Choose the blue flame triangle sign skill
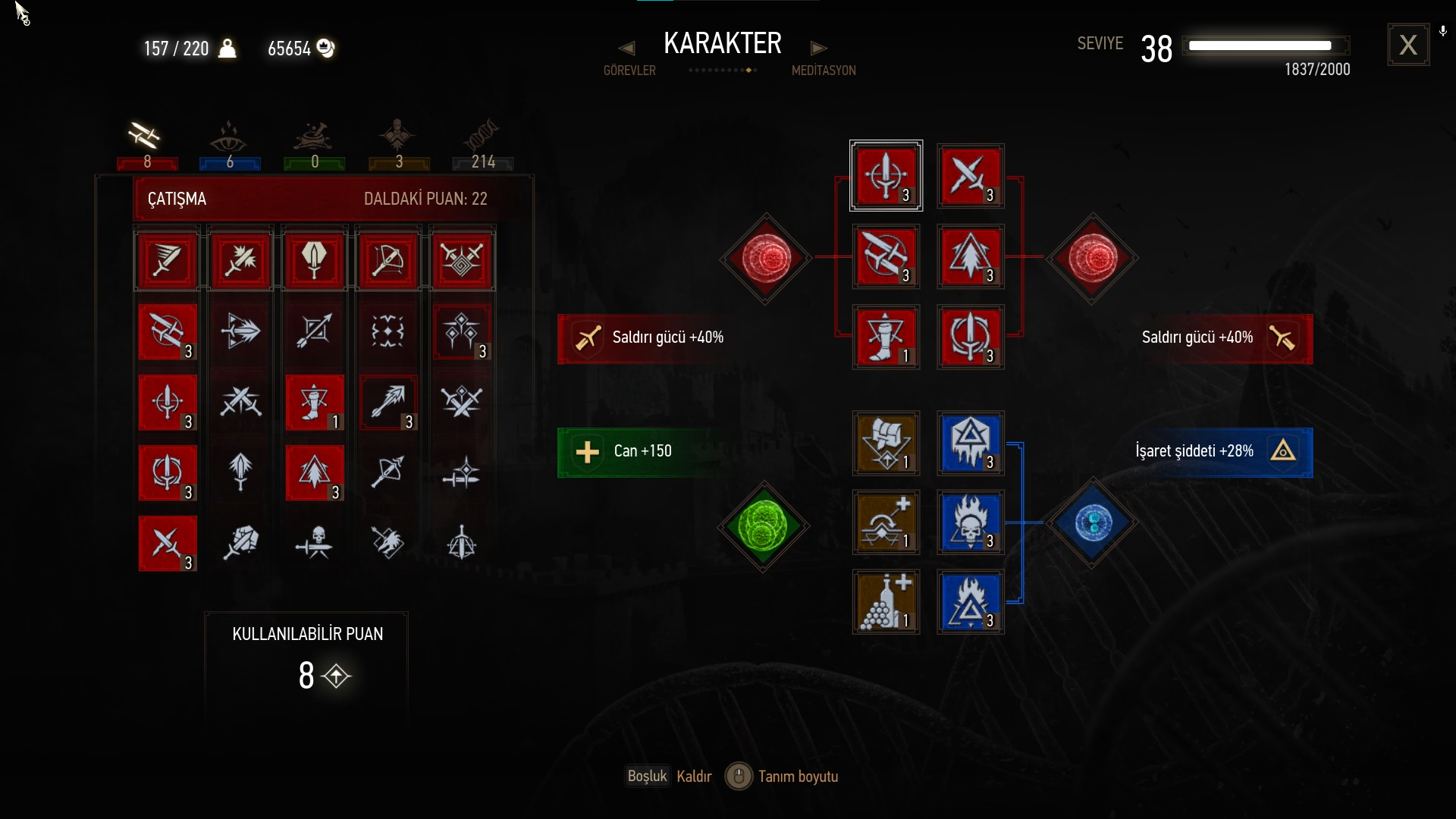The width and height of the screenshot is (1456, 819). click(x=971, y=602)
